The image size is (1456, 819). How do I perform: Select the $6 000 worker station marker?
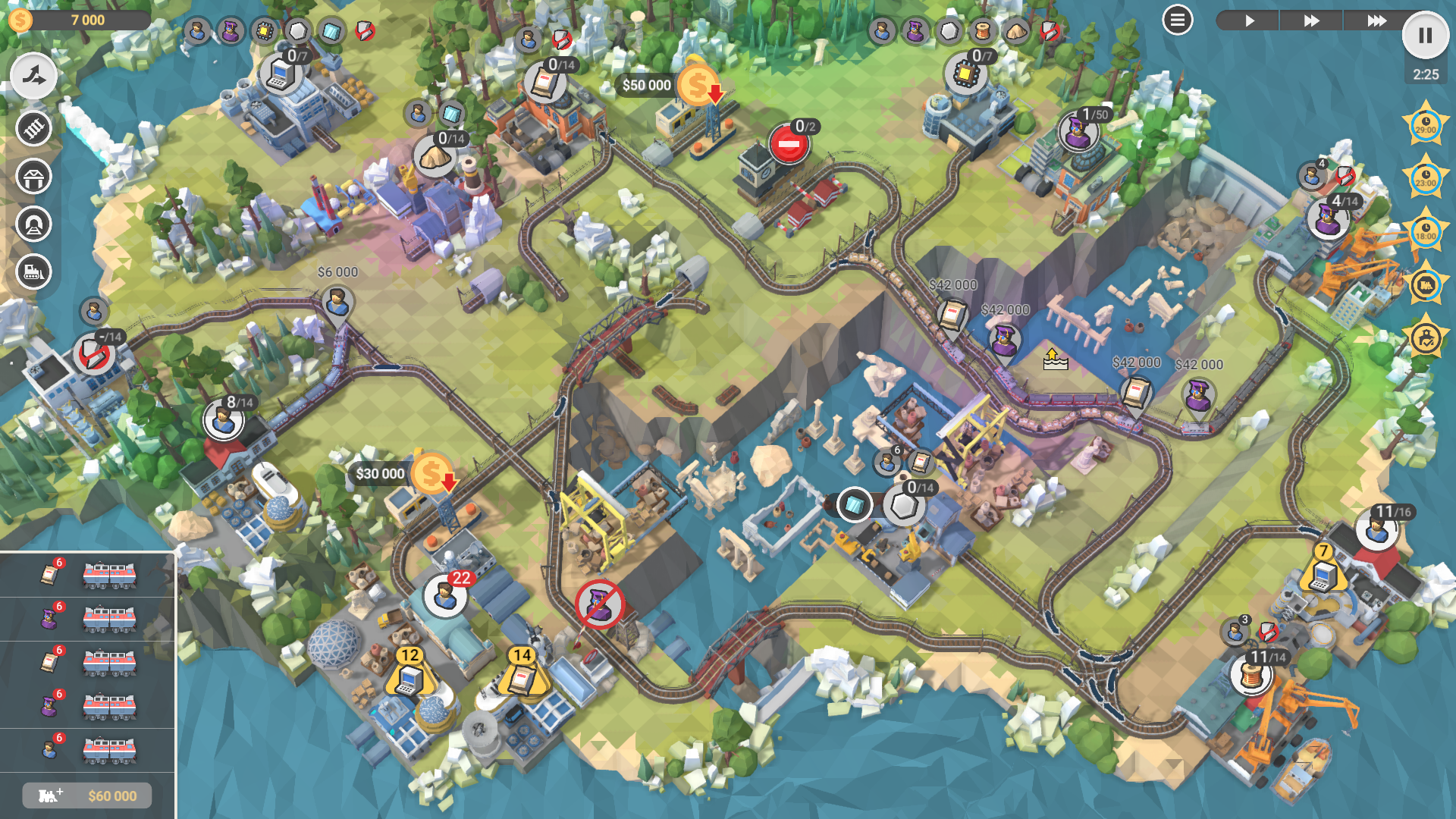tap(337, 303)
